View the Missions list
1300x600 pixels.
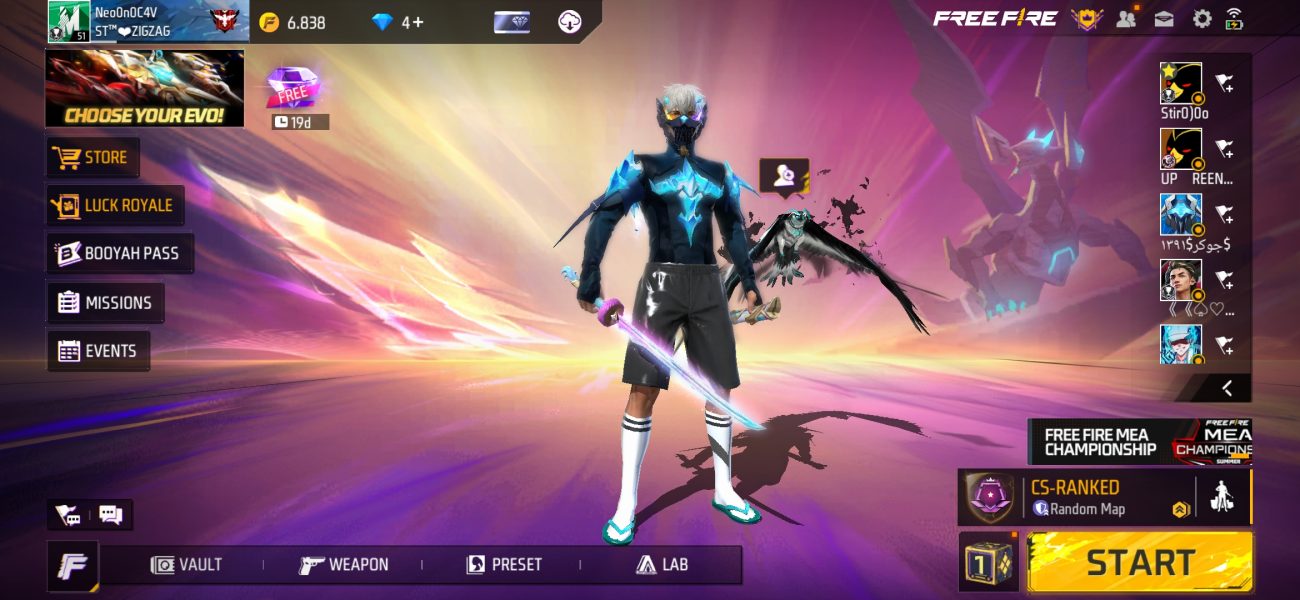point(106,302)
